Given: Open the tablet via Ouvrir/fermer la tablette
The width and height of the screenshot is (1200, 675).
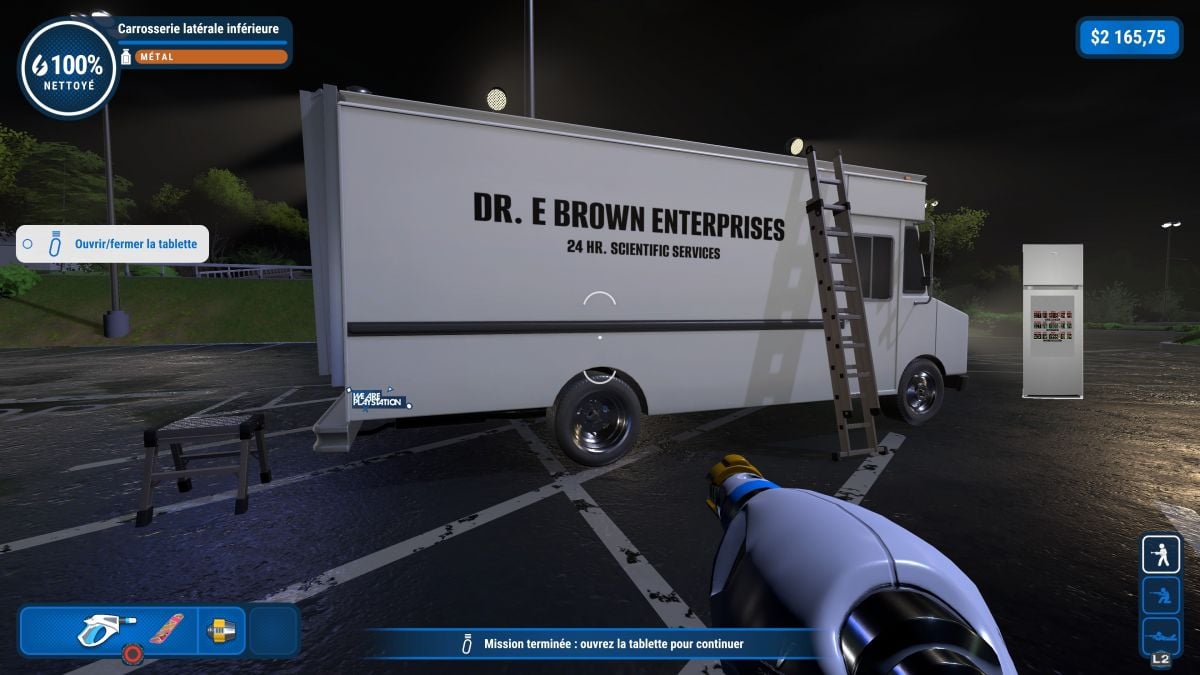Looking at the screenshot, I should [x=112, y=244].
